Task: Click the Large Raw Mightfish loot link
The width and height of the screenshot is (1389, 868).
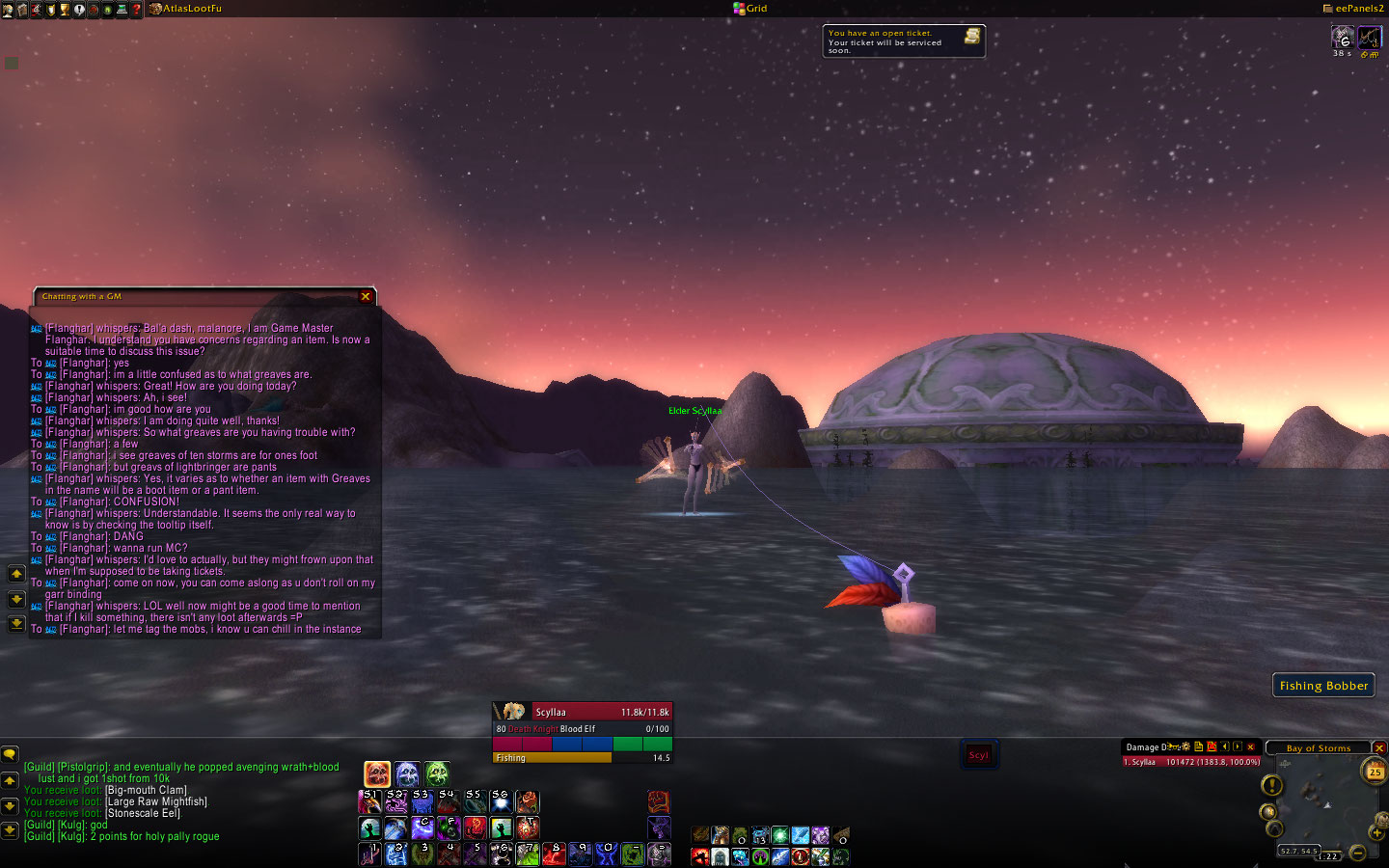Action: click(156, 802)
